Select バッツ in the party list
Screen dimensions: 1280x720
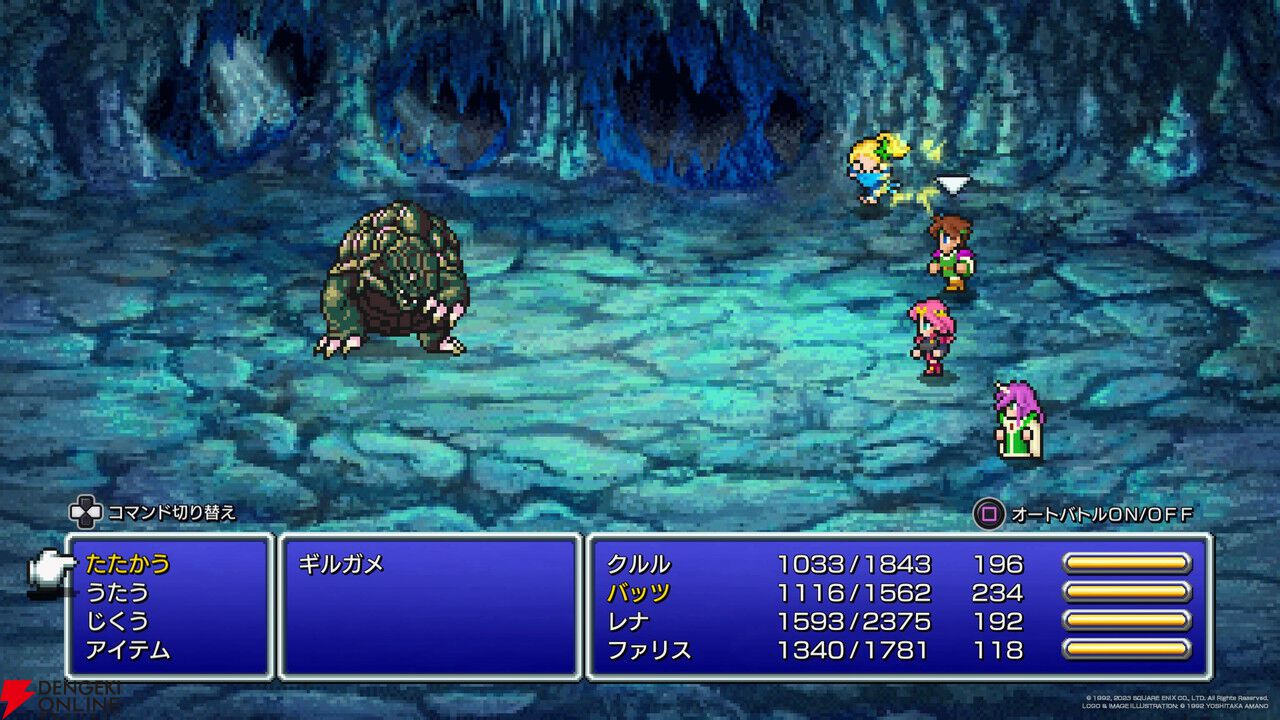[x=639, y=592]
